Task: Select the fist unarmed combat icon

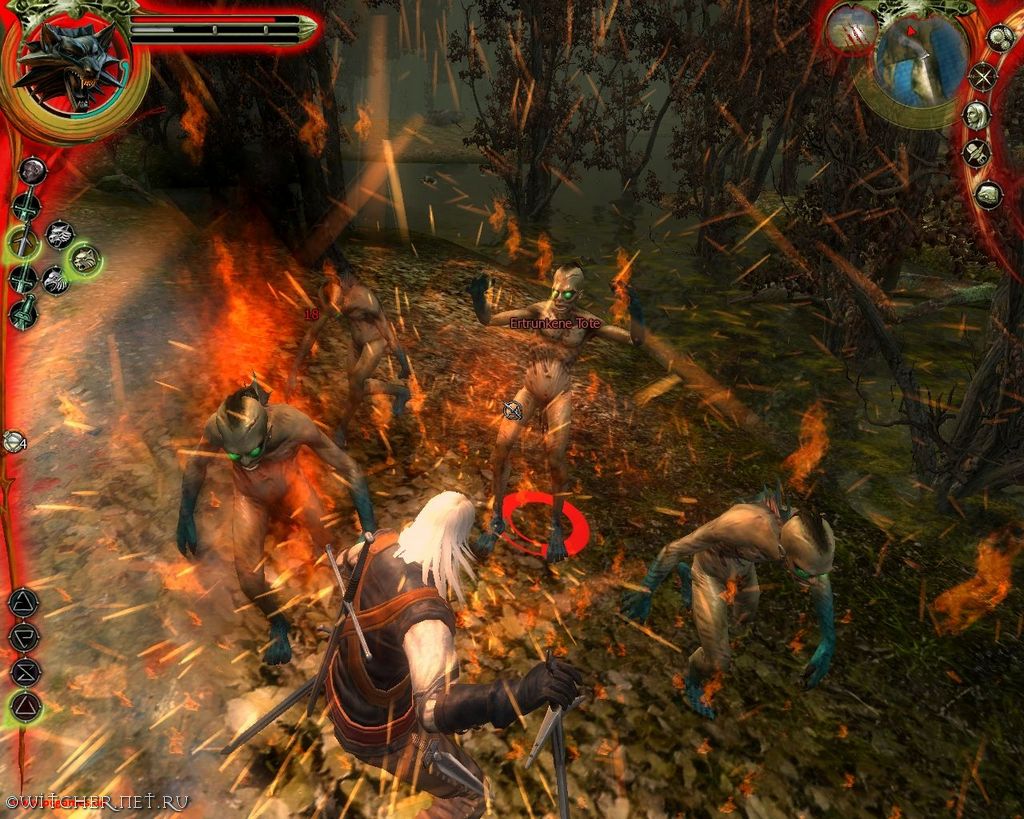Action: (32, 170)
